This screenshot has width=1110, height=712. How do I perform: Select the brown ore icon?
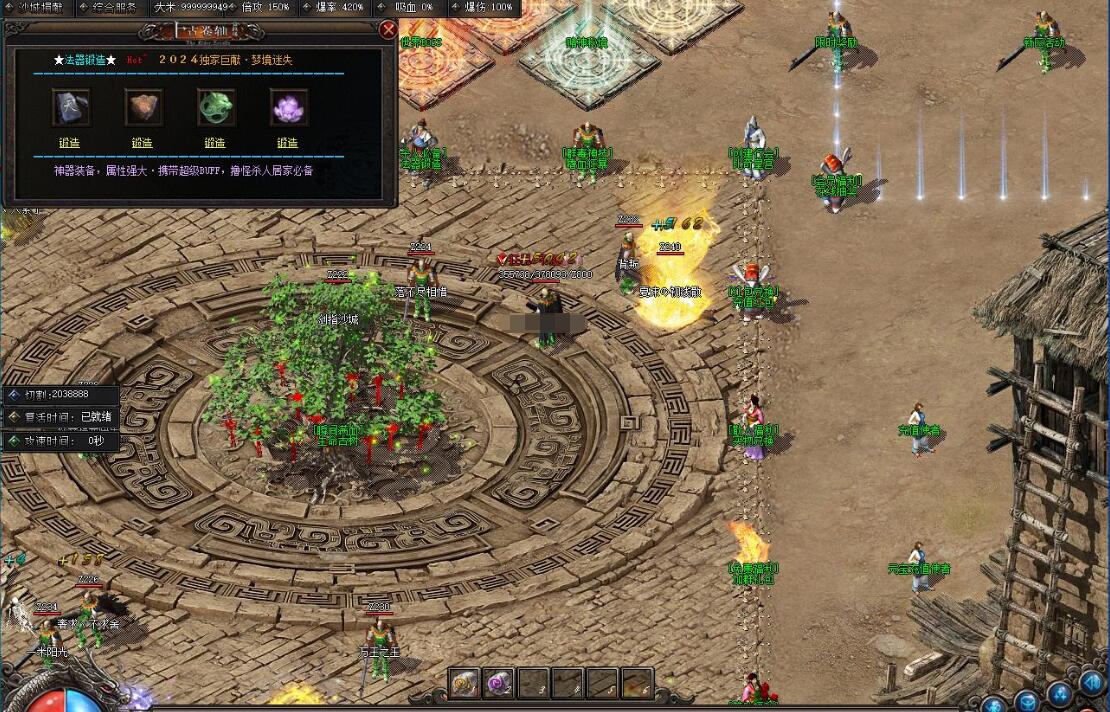pos(143,107)
